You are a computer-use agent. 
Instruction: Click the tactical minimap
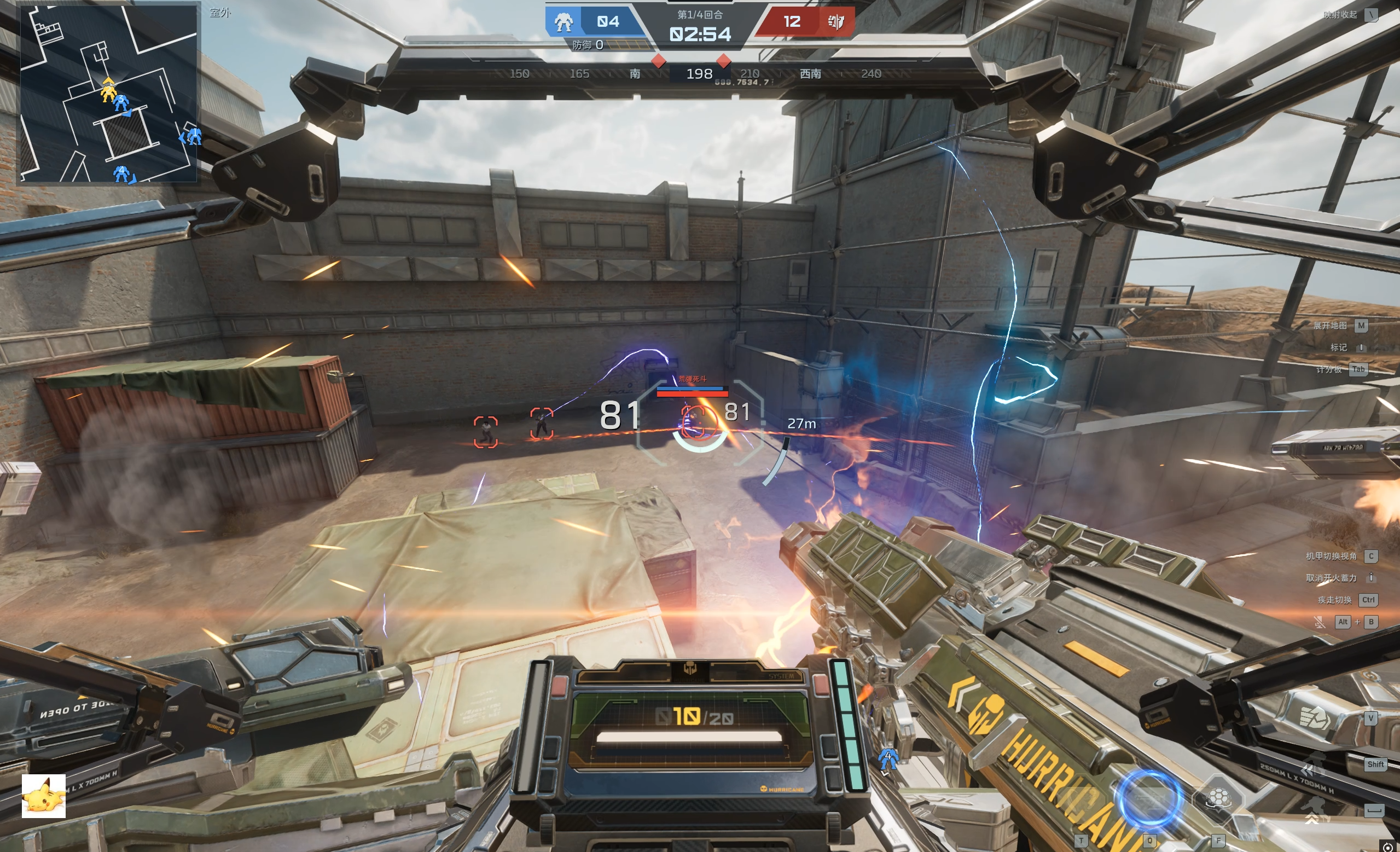point(108,94)
